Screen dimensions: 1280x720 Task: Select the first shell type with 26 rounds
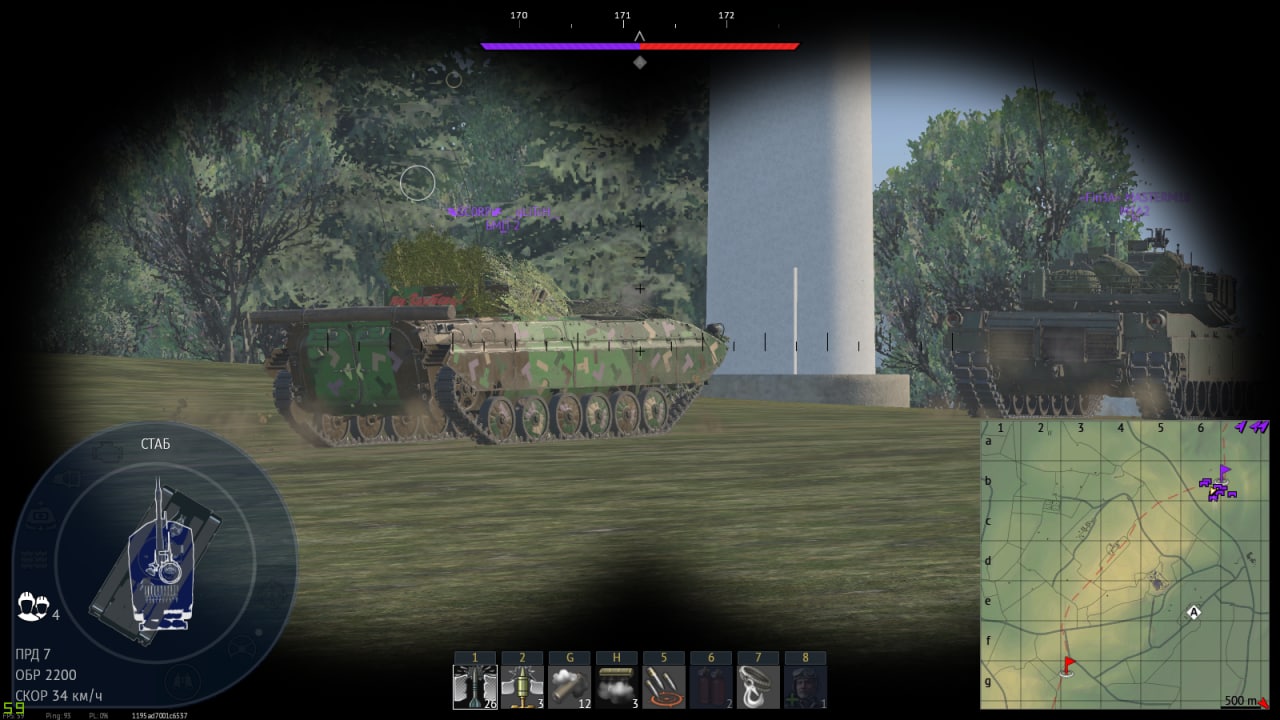click(x=475, y=687)
